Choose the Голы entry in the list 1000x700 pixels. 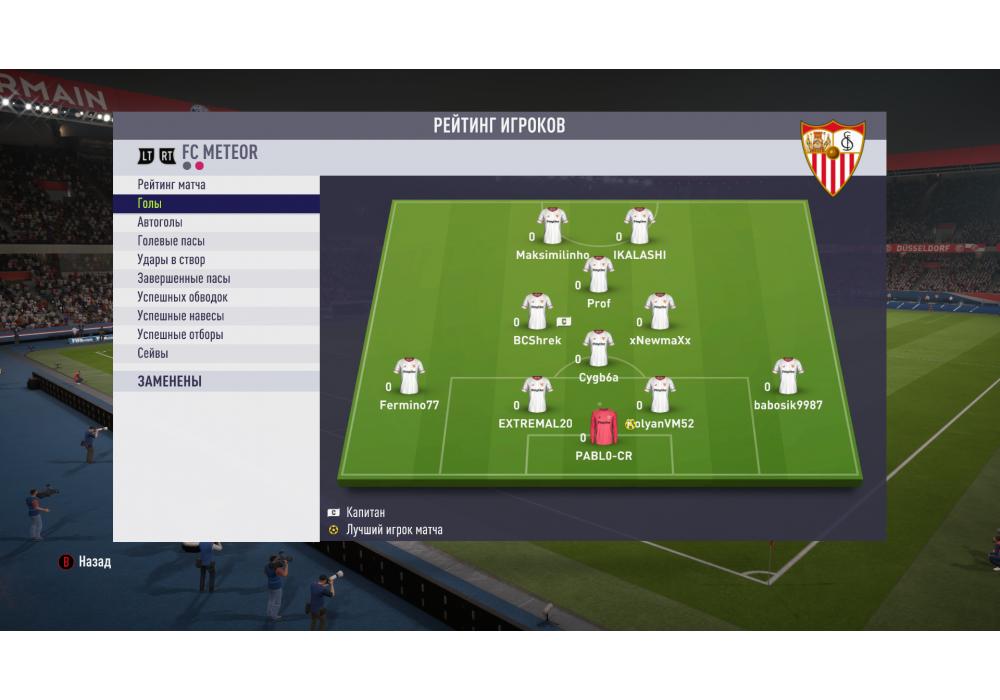(x=216, y=204)
